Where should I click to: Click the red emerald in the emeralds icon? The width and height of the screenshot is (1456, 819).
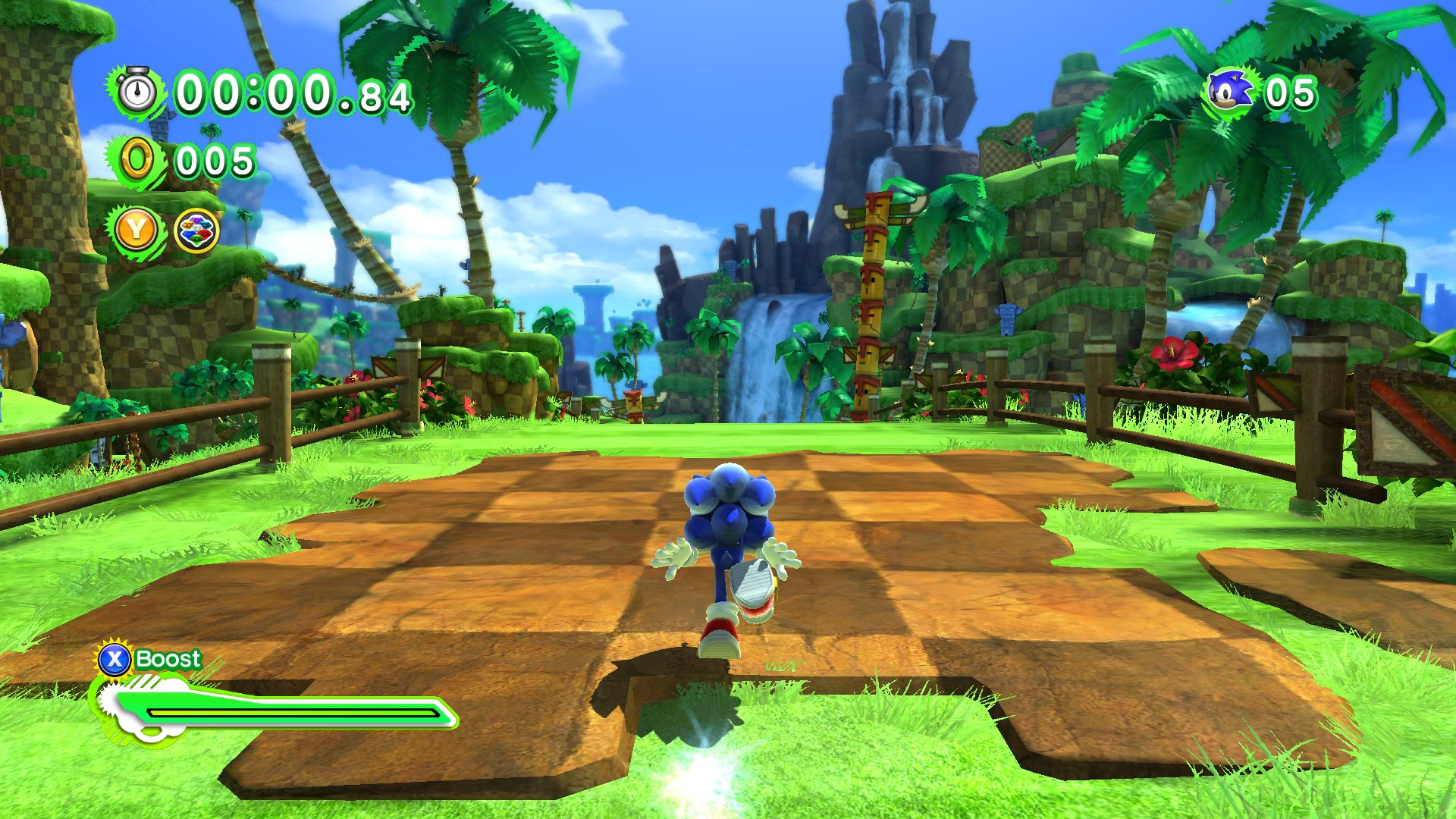point(202,234)
